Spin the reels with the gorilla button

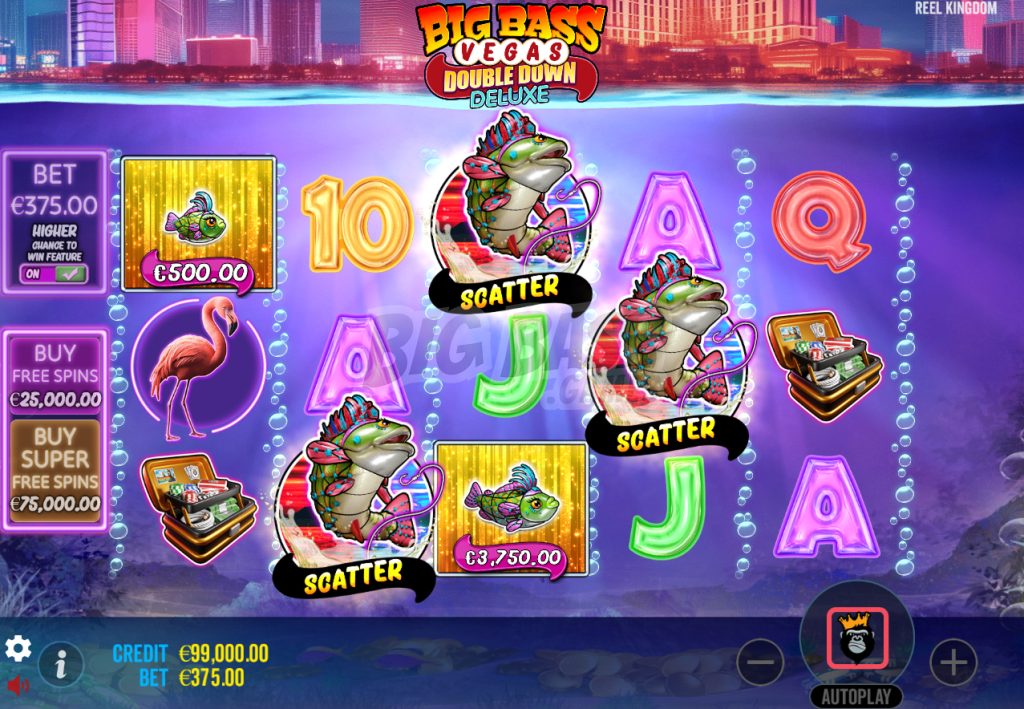click(856, 639)
